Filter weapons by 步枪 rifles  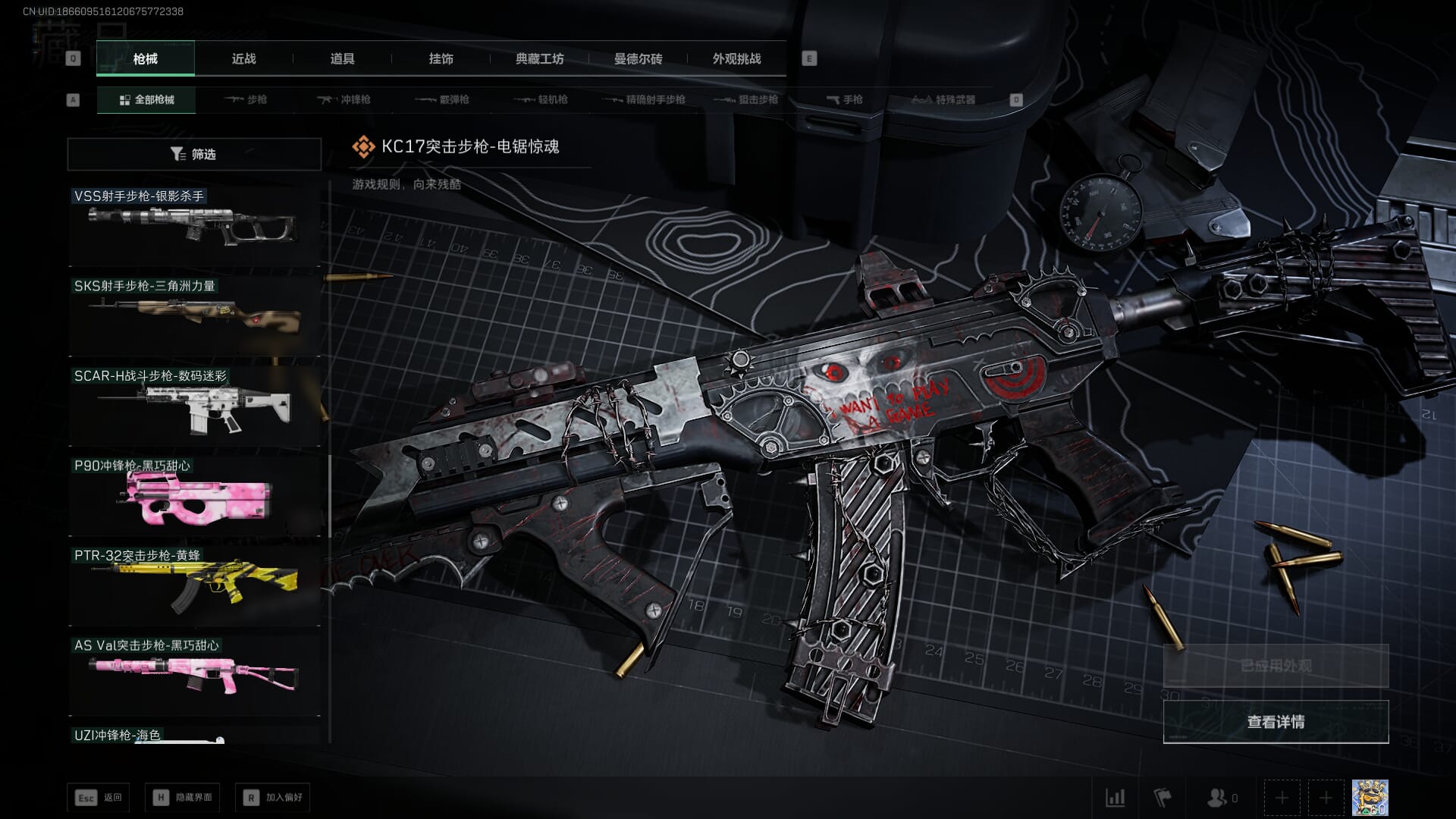click(x=246, y=99)
